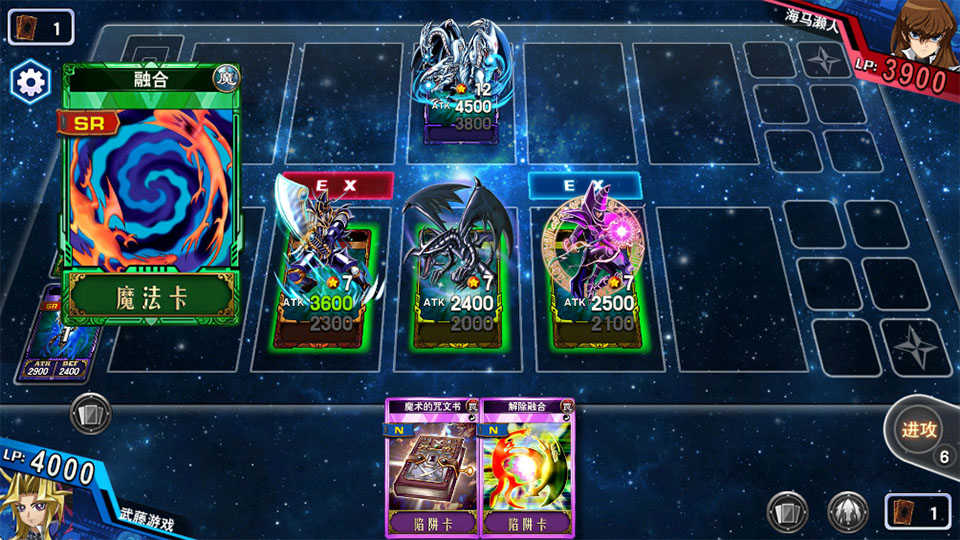View player 武藤游戏's portrait
This screenshot has height=540, width=960.
[30, 505]
